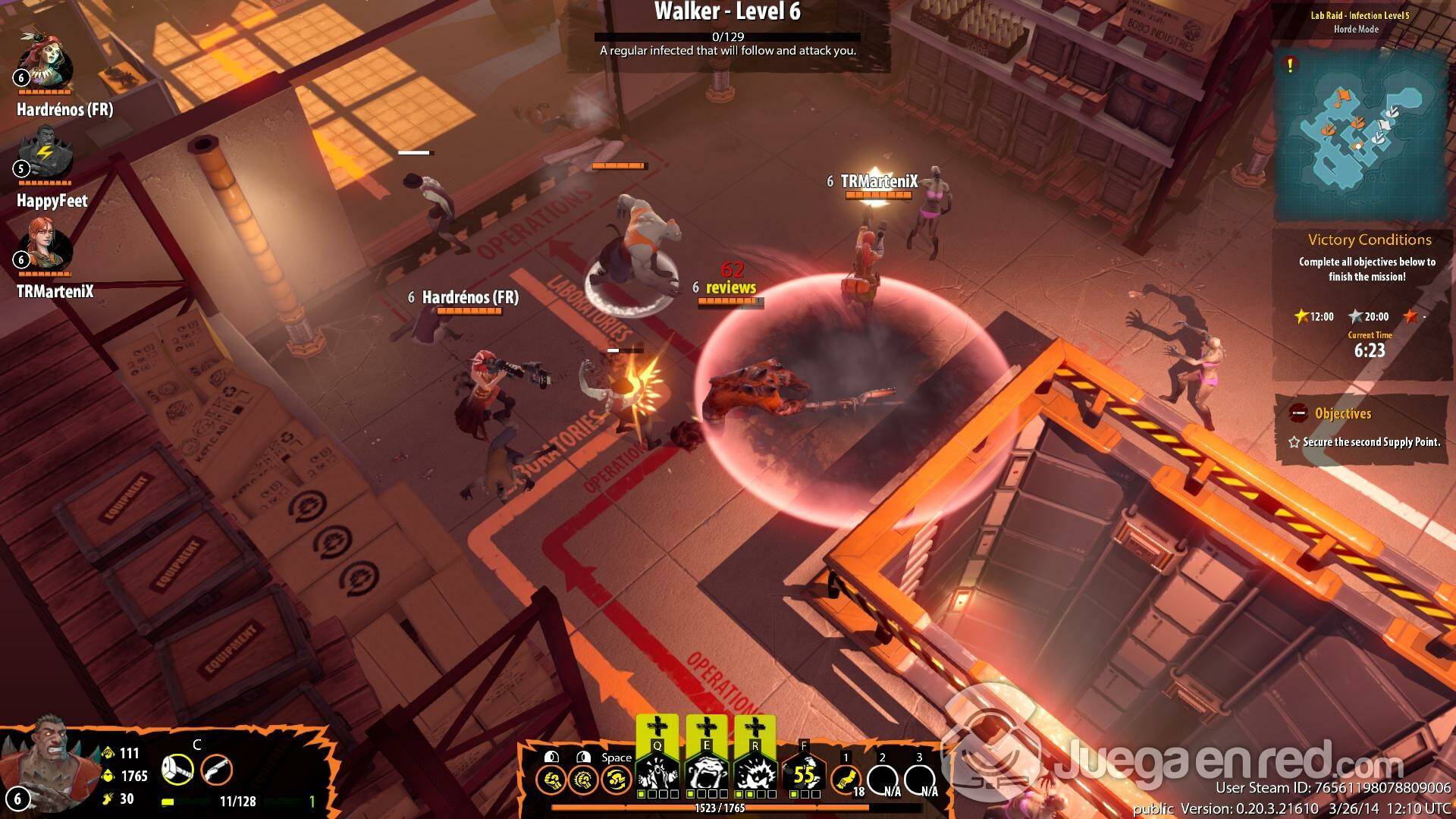Open the Objectives tracker panel
This screenshot has height=819, width=1456.
click(1342, 414)
